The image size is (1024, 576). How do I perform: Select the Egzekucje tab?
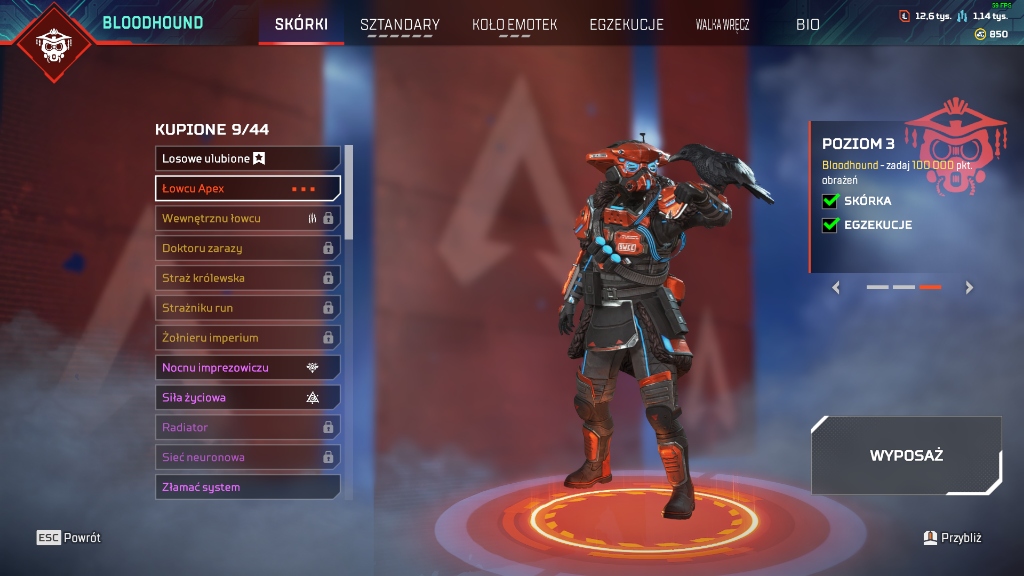click(x=626, y=24)
